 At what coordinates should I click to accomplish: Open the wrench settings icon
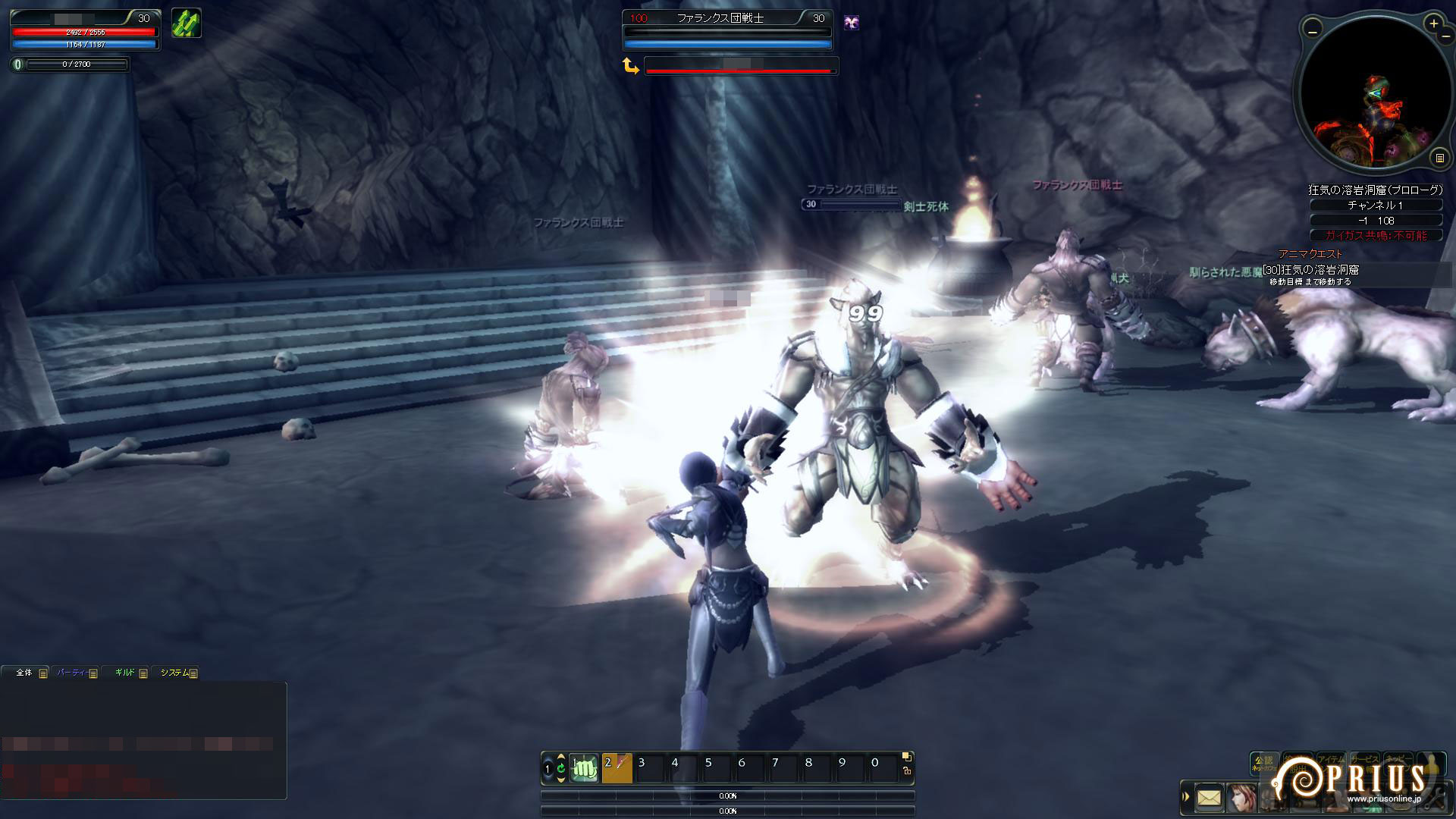[1436, 798]
